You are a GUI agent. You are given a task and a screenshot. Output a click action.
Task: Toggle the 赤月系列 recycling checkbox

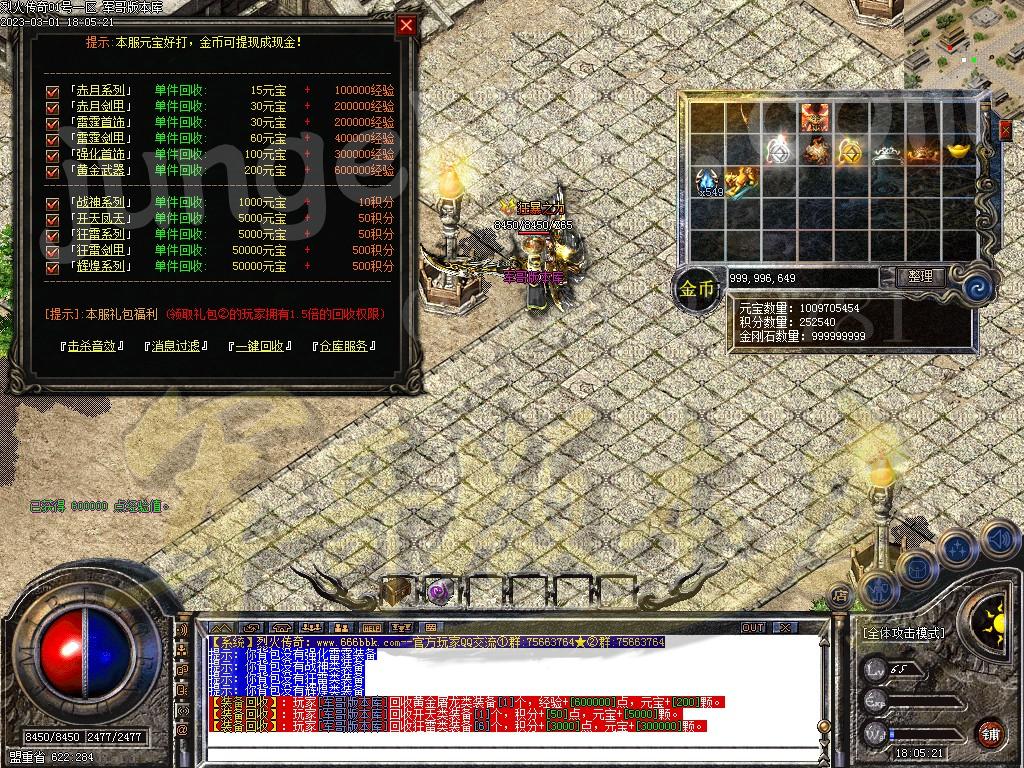(x=53, y=91)
